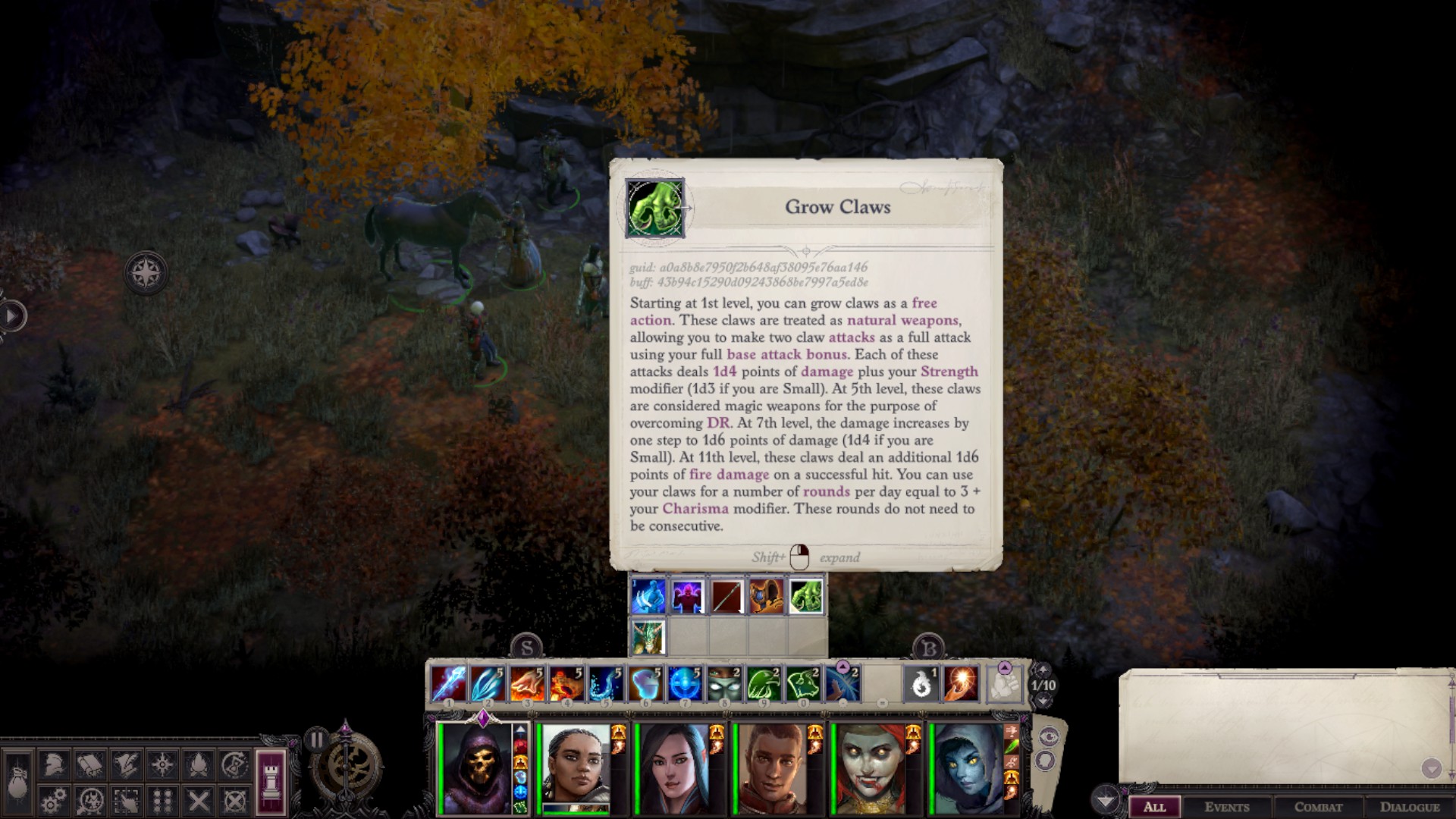Open the journal quill icon
Screen dimensions: 1456x819
126,764
